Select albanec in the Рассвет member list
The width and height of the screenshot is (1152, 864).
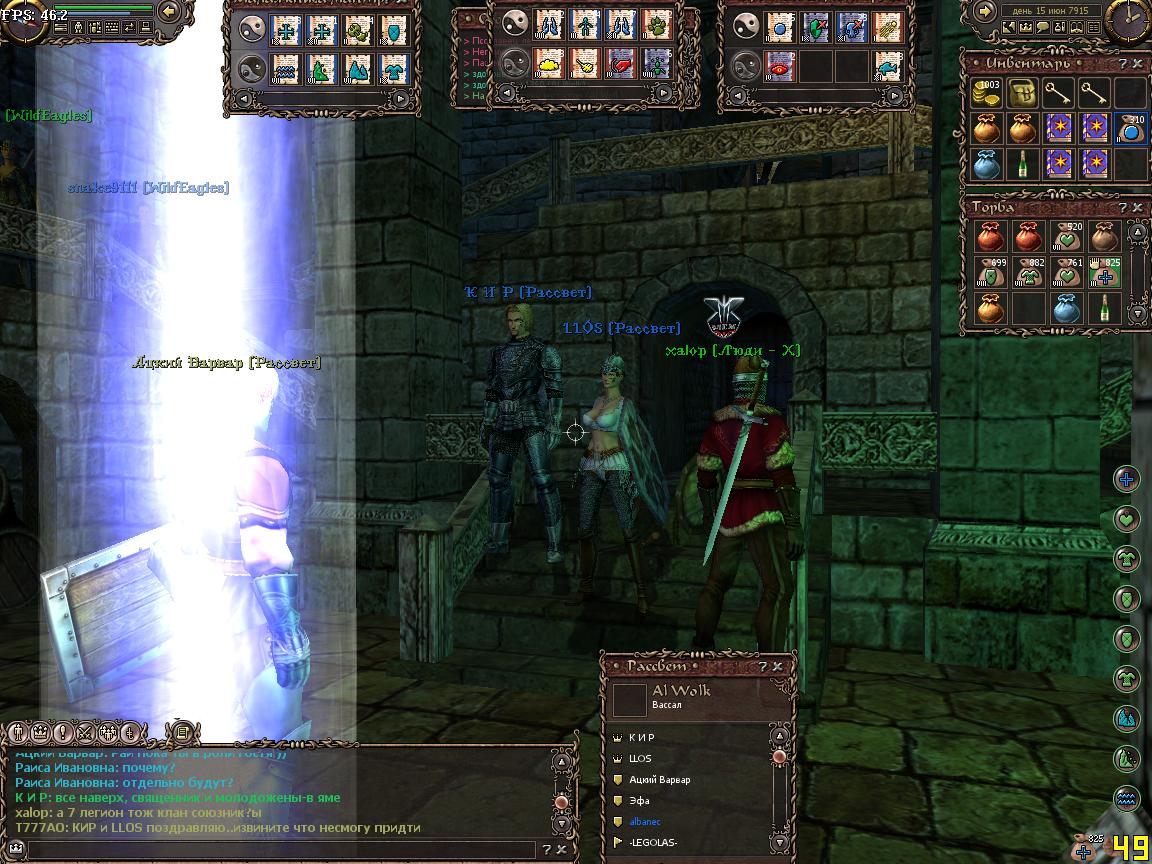[x=647, y=821]
